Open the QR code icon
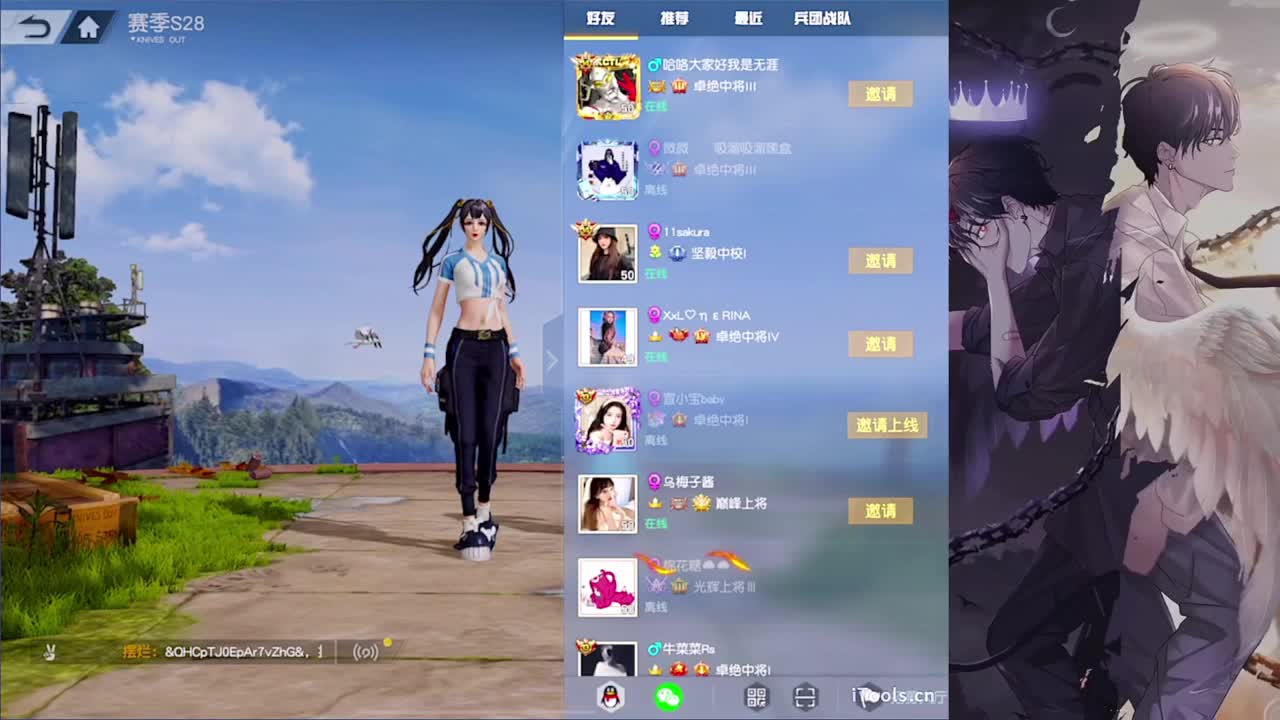 point(757,695)
